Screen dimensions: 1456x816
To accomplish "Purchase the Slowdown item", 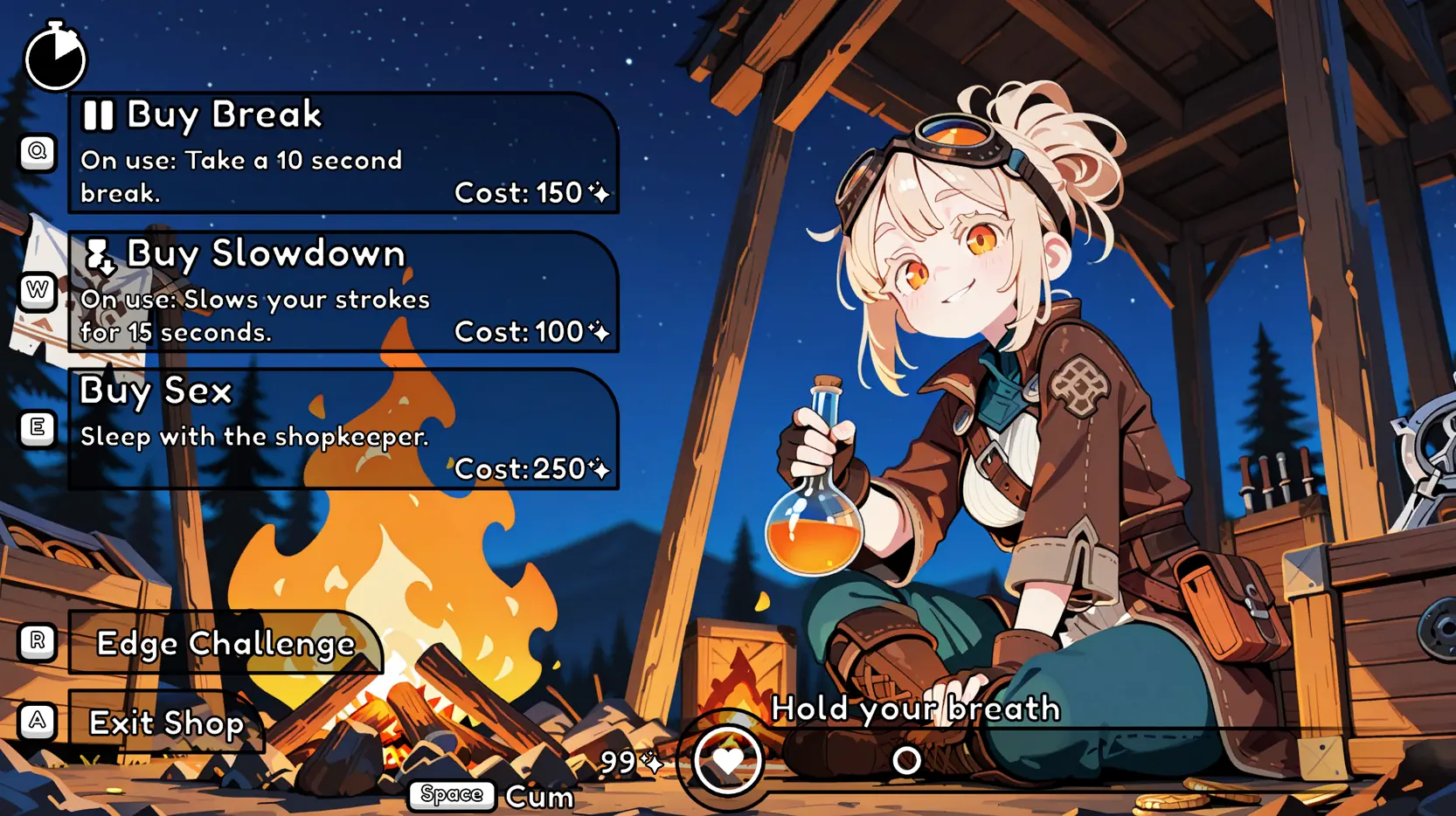I will [343, 292].
